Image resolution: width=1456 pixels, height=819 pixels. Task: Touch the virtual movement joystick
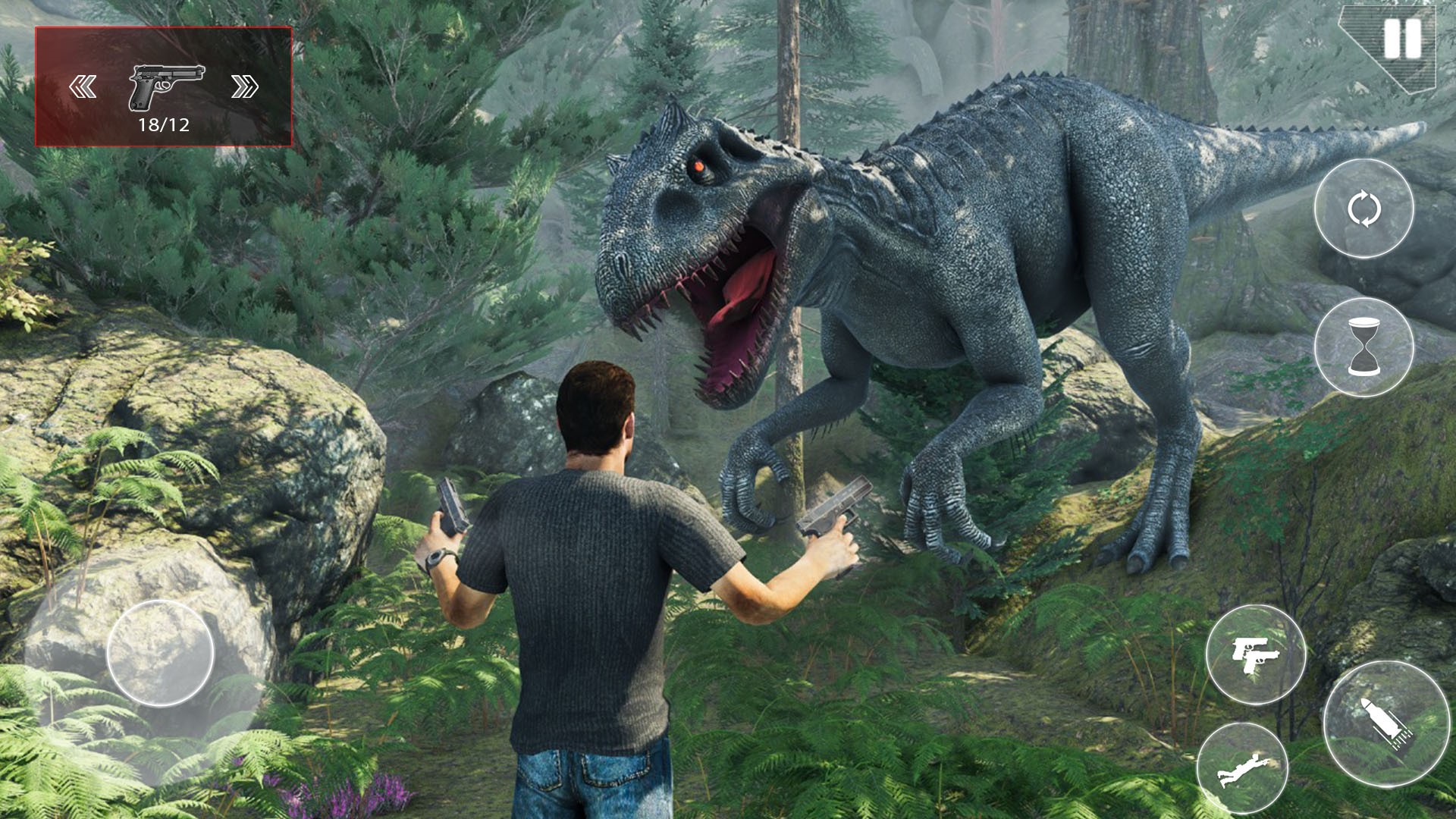(x=160, y=653)
